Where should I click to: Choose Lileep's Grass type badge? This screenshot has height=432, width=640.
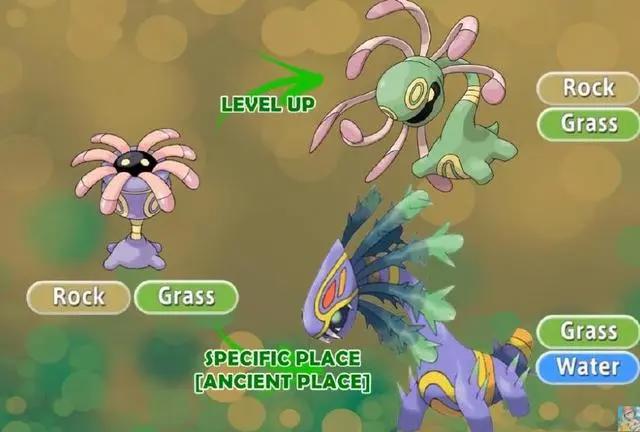coord(186,296)
